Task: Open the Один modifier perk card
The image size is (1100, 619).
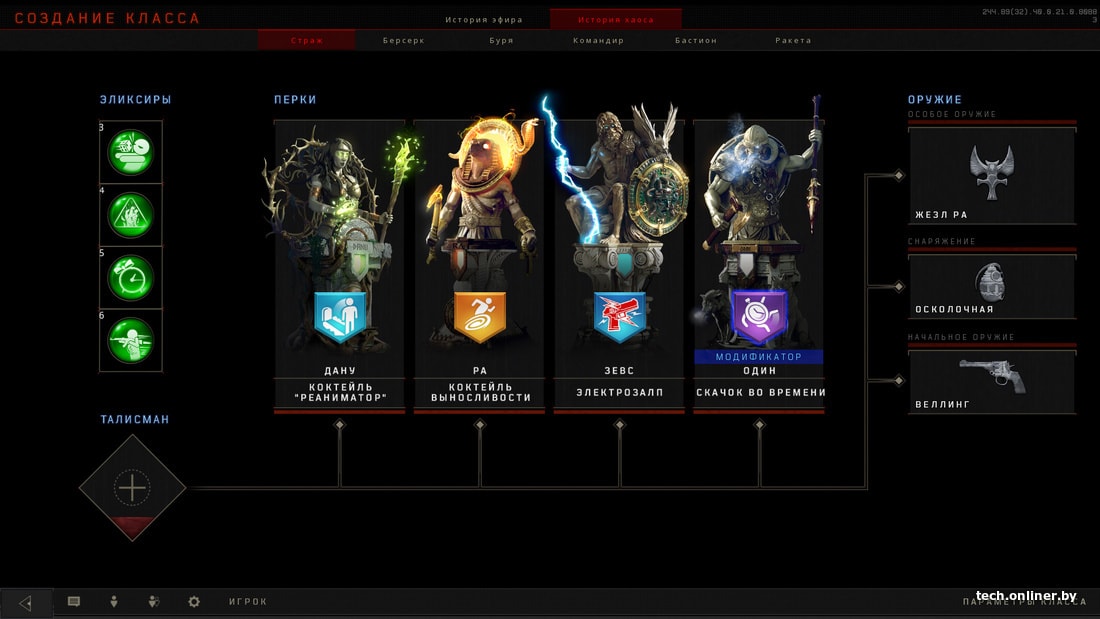Action: click(x=759, y=265)
